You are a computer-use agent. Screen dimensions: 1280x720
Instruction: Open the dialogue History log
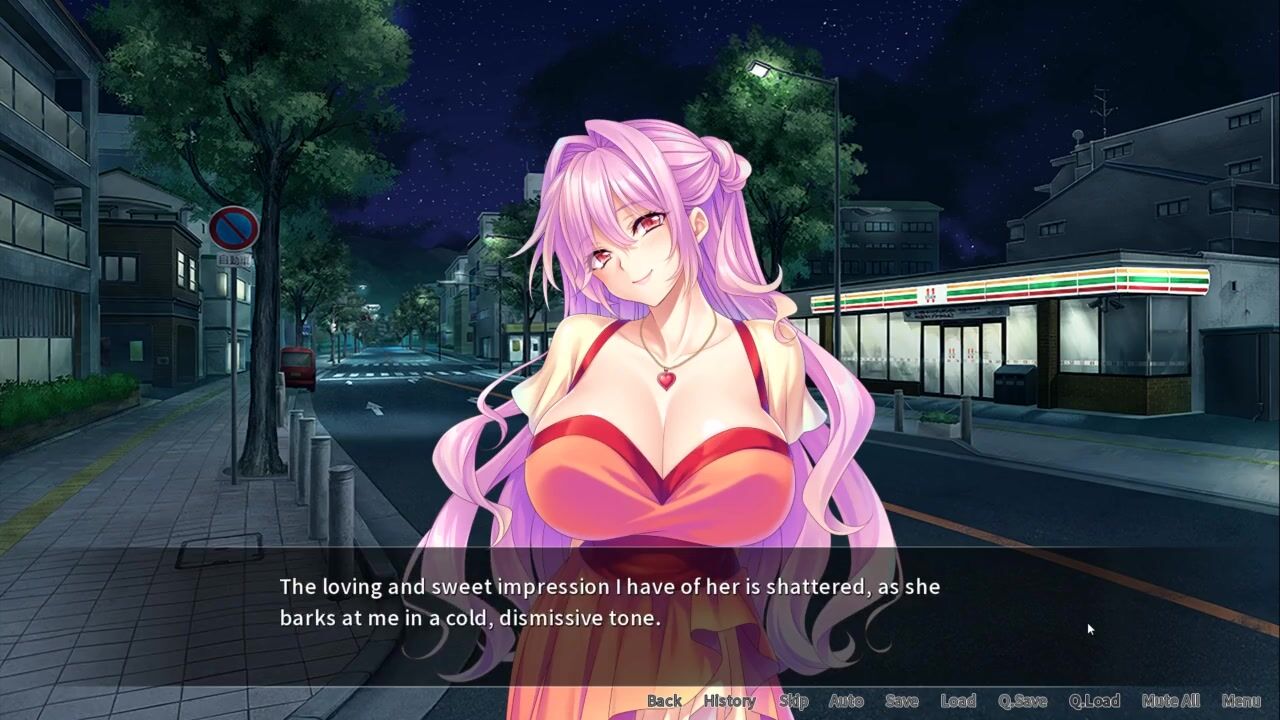(729, 701)
